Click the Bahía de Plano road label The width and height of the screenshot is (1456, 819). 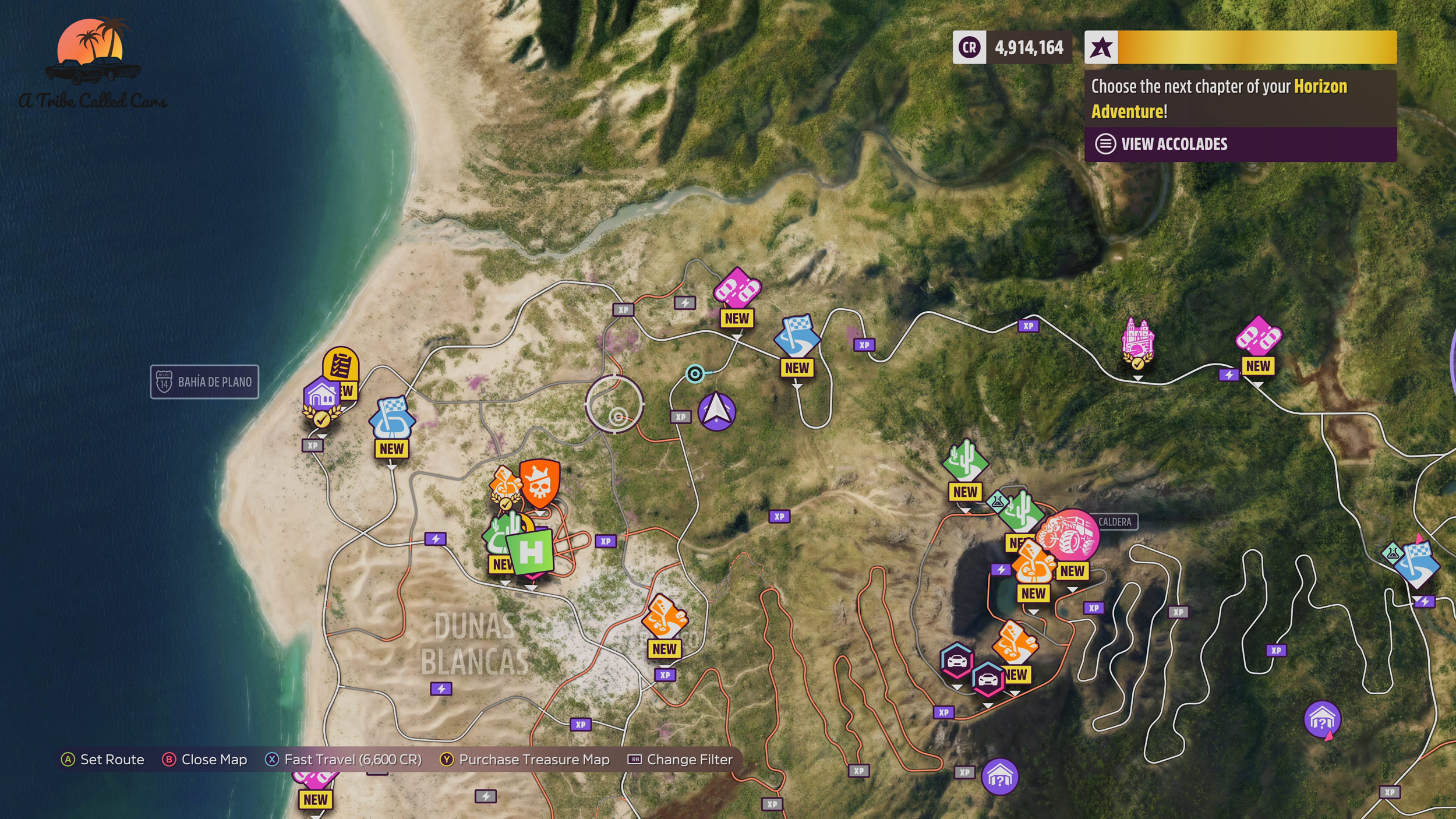click(204, 382)
